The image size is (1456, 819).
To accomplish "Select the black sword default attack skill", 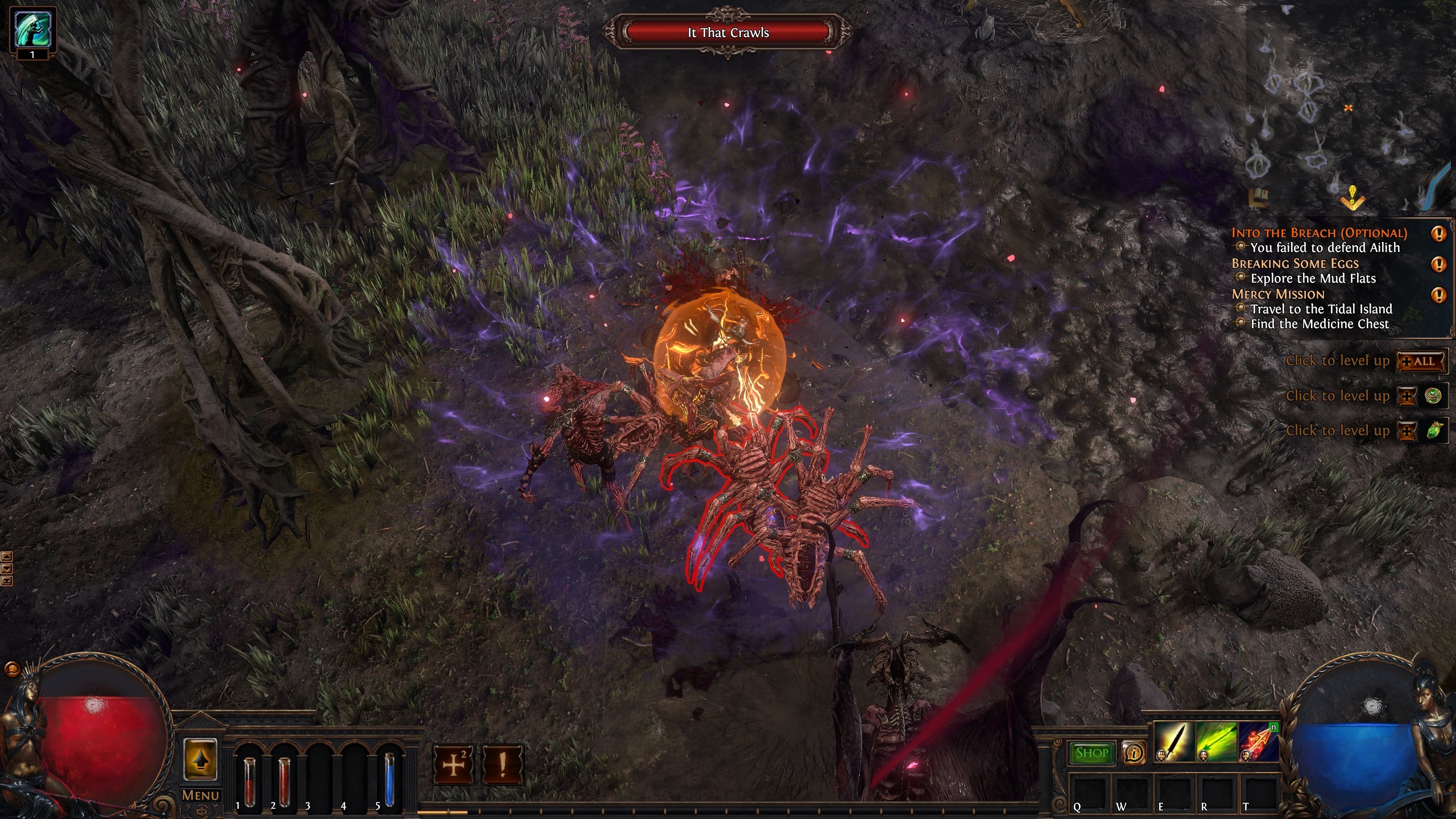I will [x=1174, y=742].
